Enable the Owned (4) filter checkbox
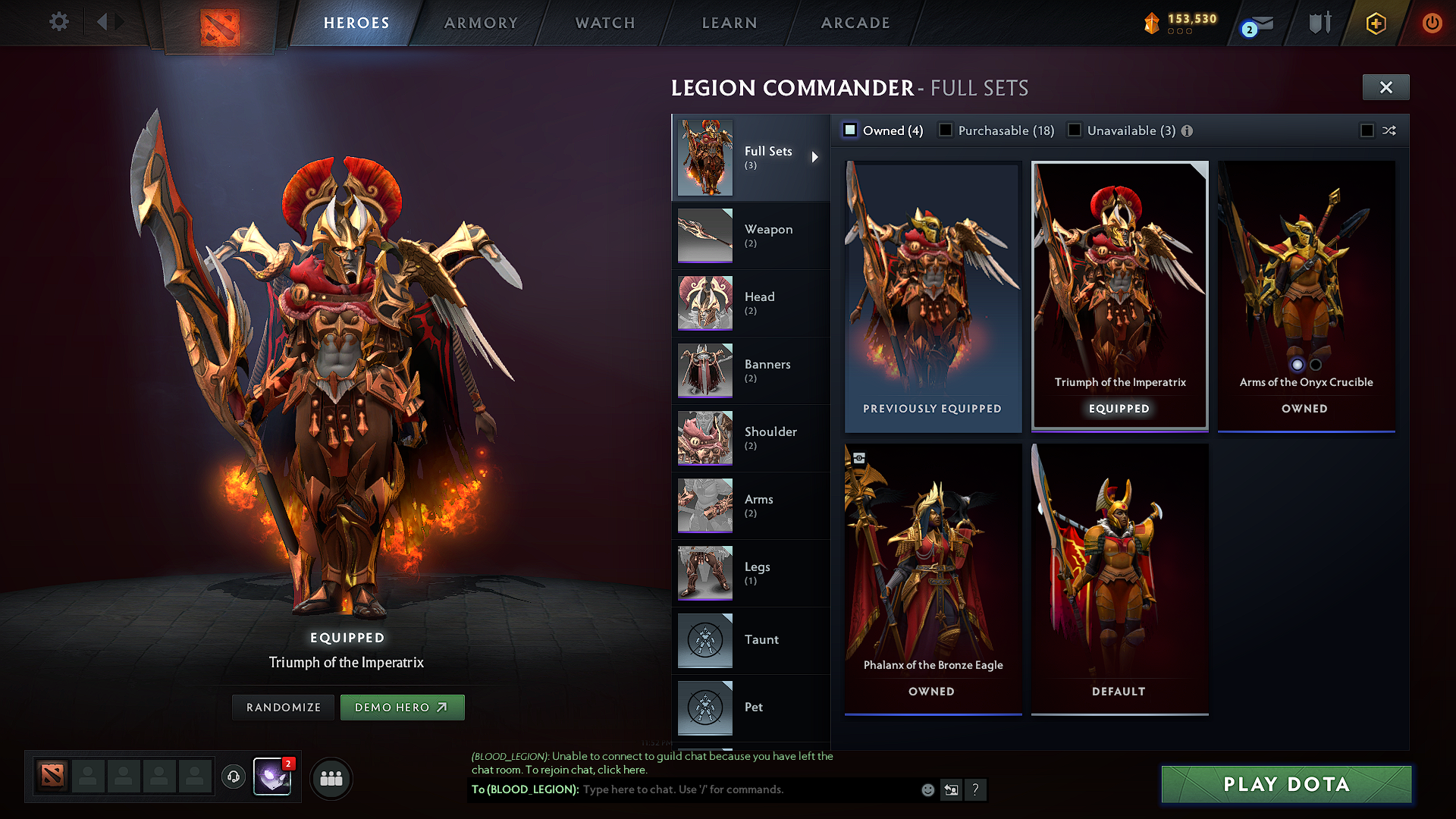This screenshot has width=1456, height=819. (849, 130)
